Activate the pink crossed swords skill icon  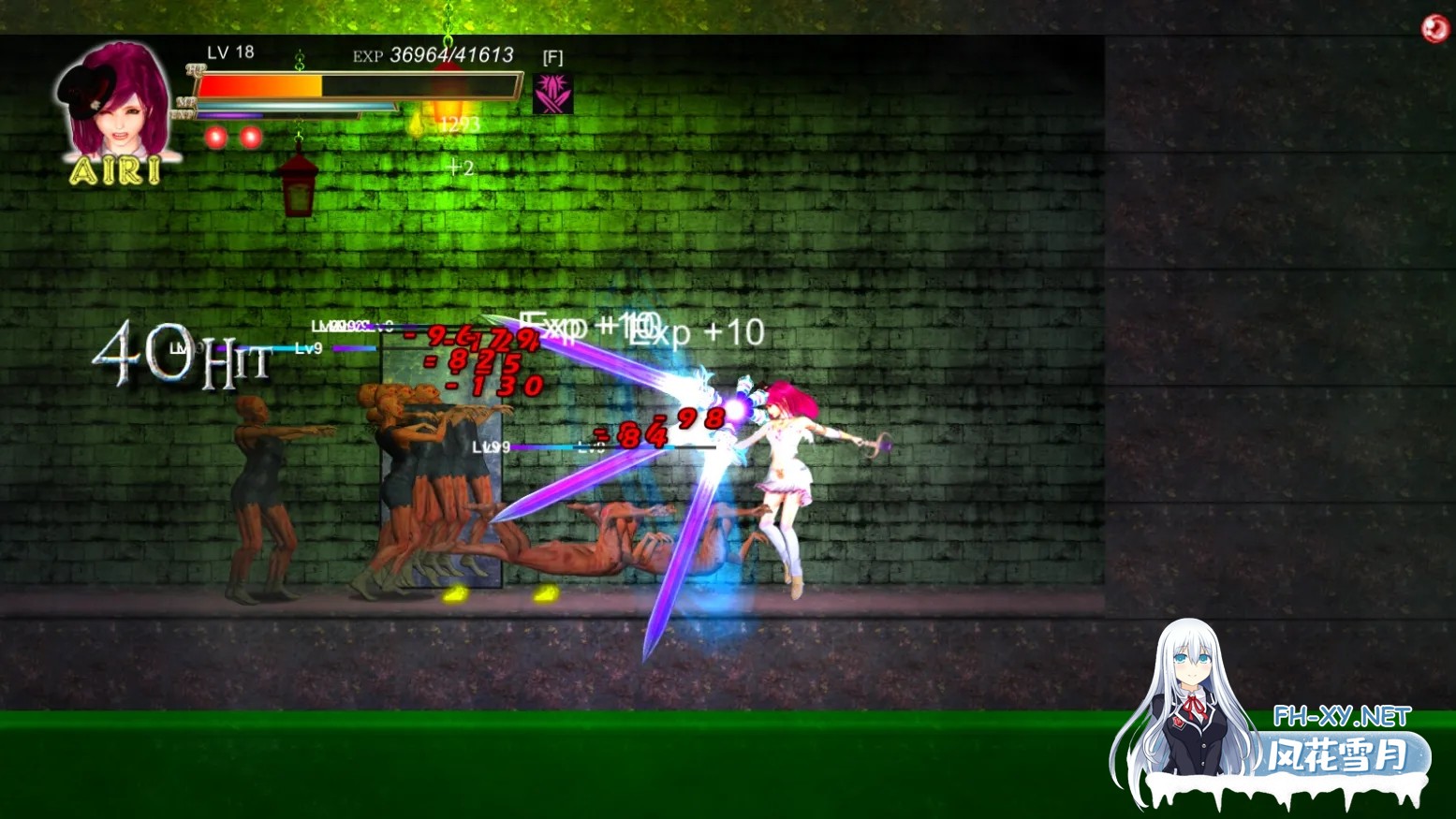tap(552, 94)
